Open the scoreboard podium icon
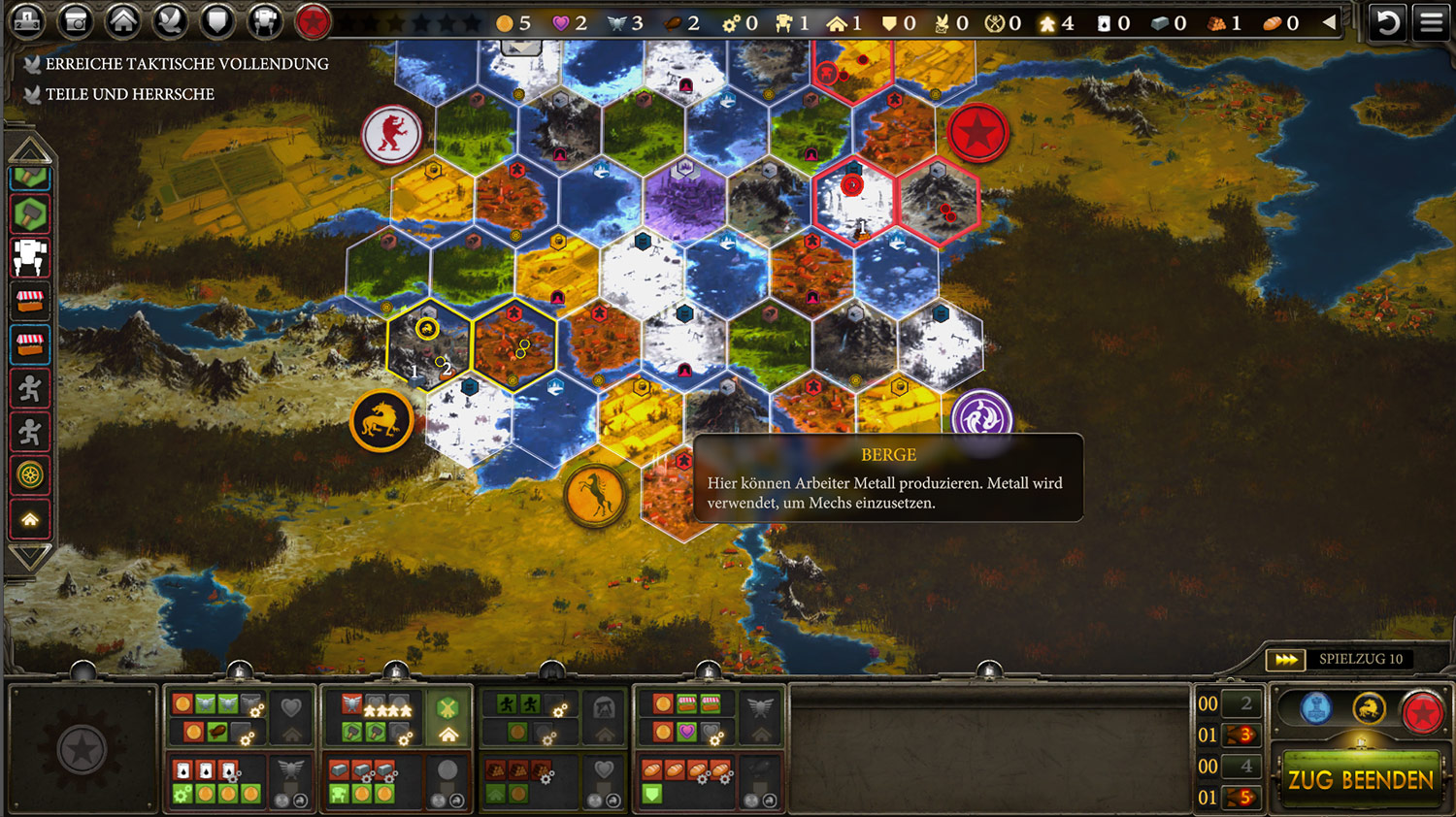This screenshot has width=1456, height=817. click(x=27, y=20)
